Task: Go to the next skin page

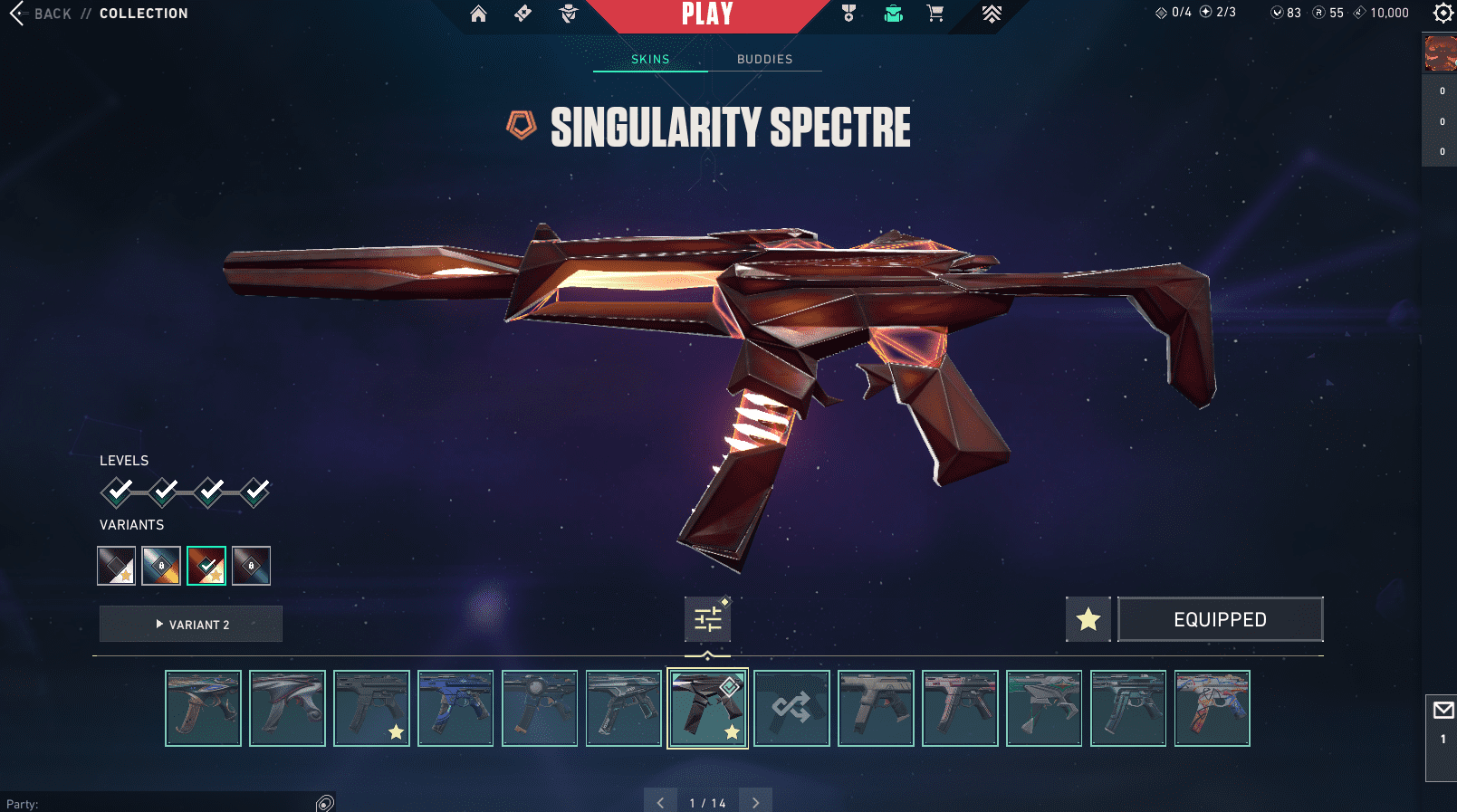Action: tap(755, 802)
